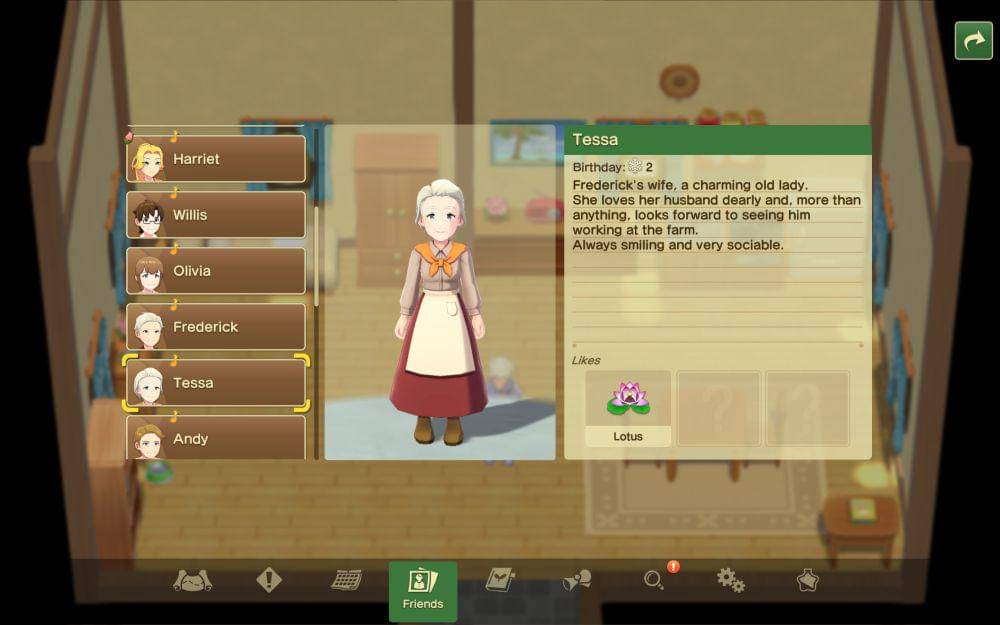Open Andy's character profile
The height and width of the screenshot is (625, 1000).
click(x=216, y=438)
